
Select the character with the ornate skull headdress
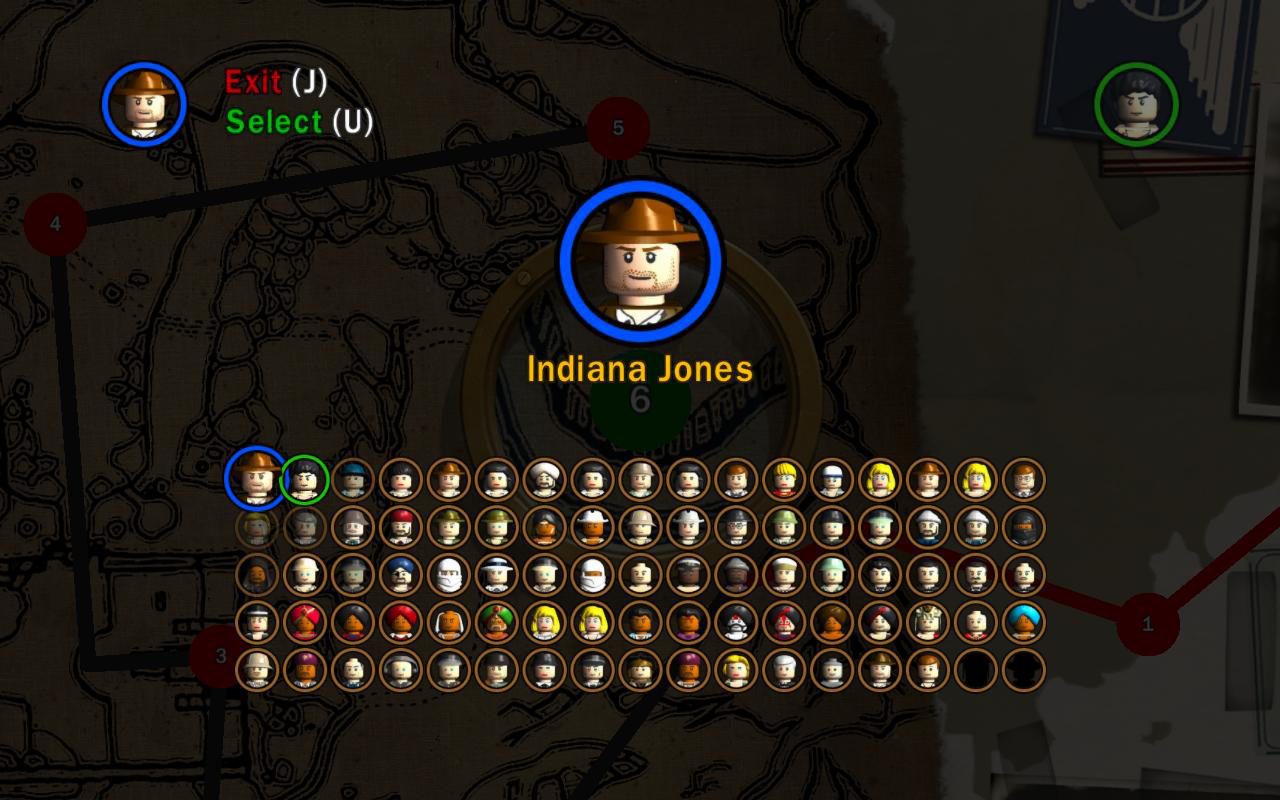pos(928,622)
